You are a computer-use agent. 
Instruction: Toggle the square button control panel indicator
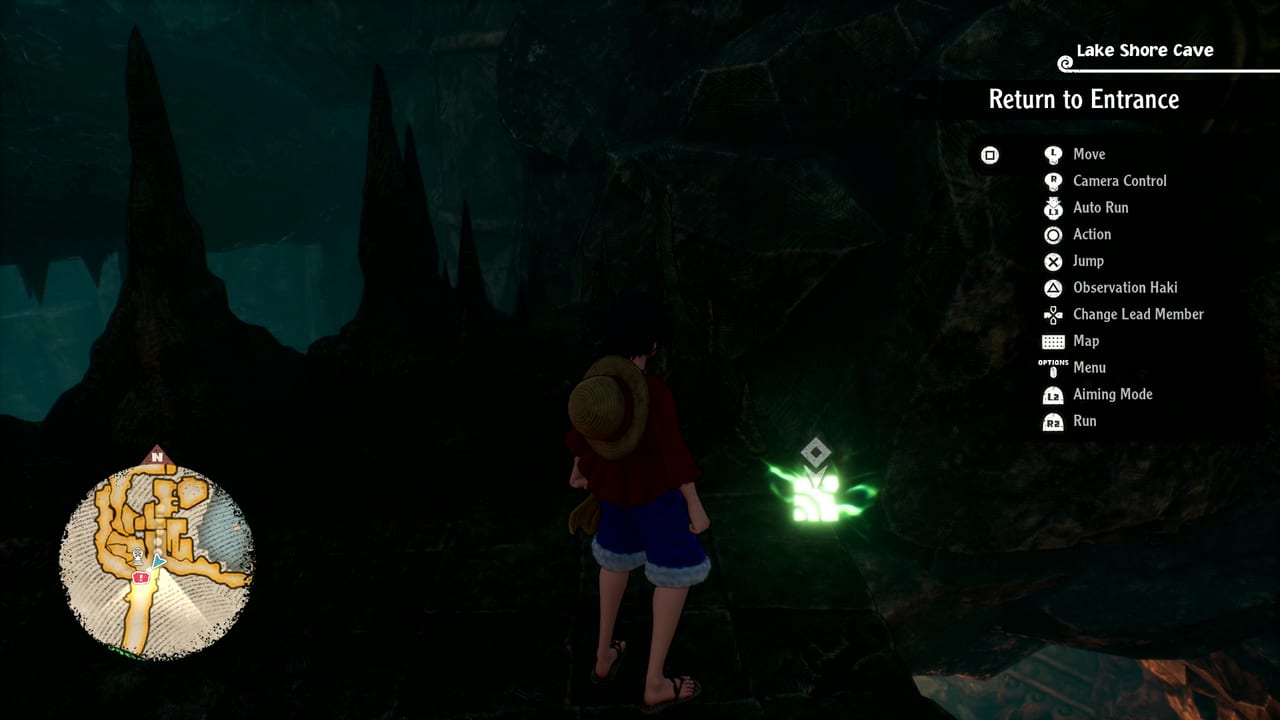(988, 155)
